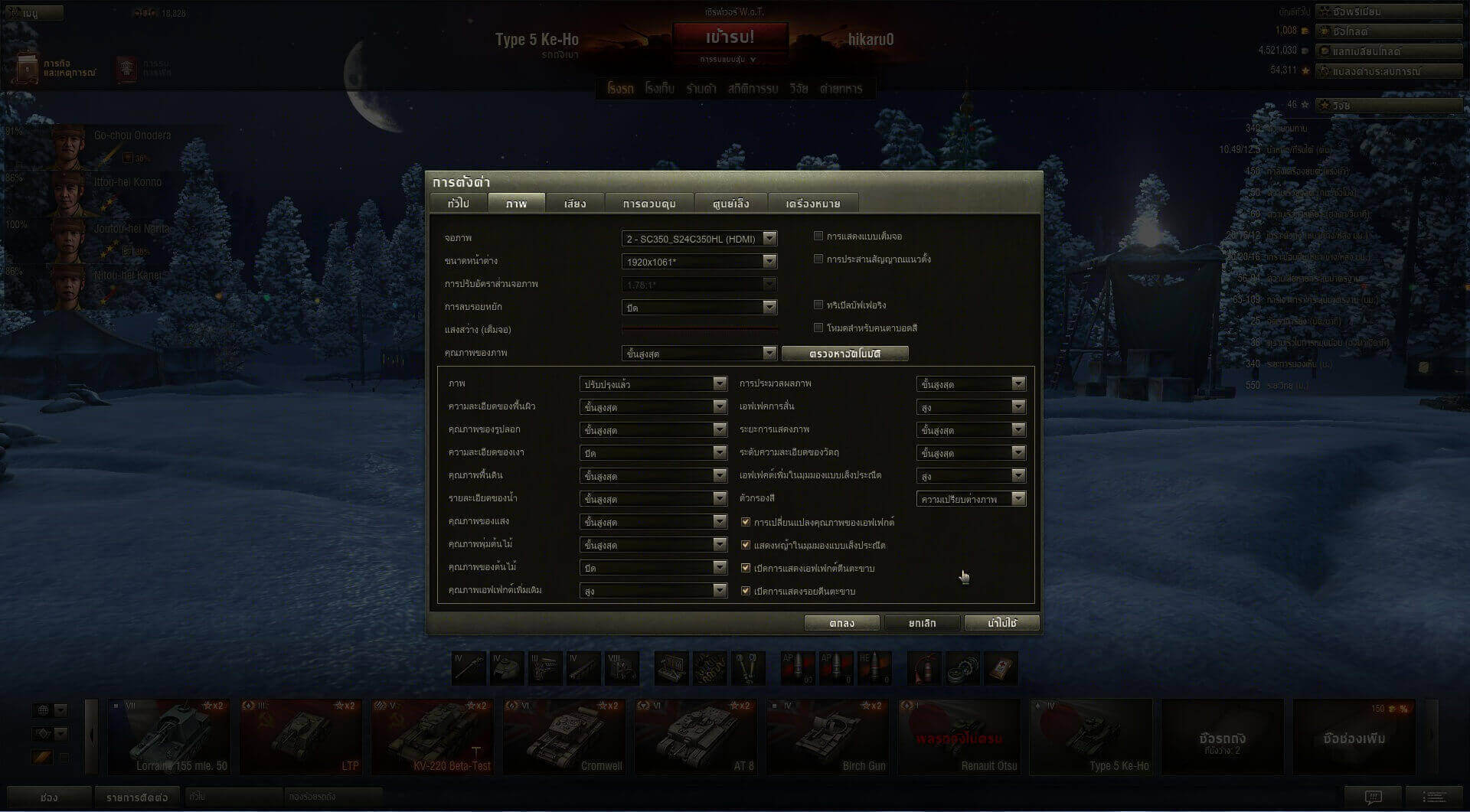Open the anti-aliasing dropdown (การลบรอยหยัก)
Screen dimensions: 1470x812
pyautogui.click(x=699, y=308)
